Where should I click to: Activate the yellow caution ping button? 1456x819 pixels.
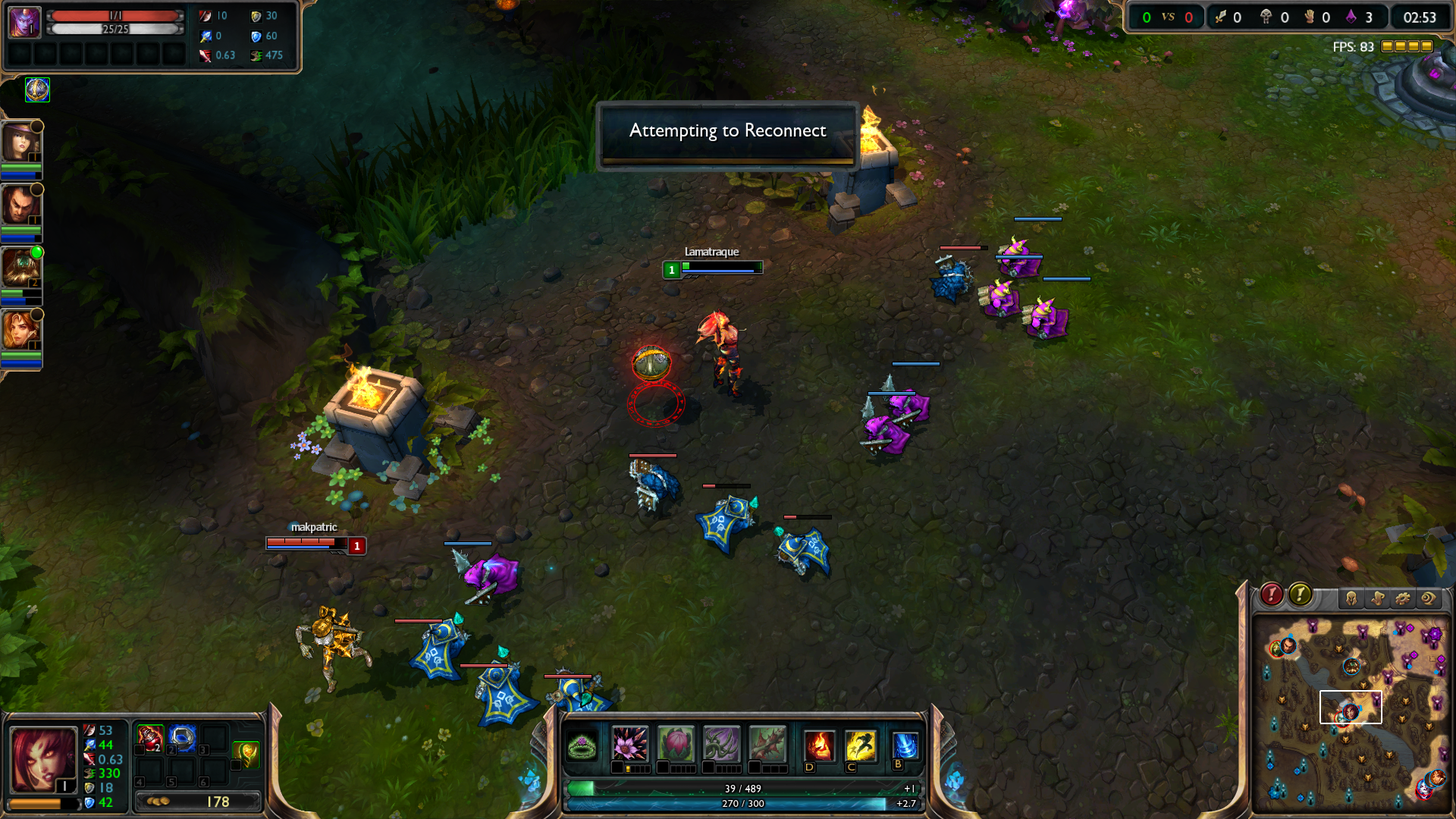coord(1300,595)
